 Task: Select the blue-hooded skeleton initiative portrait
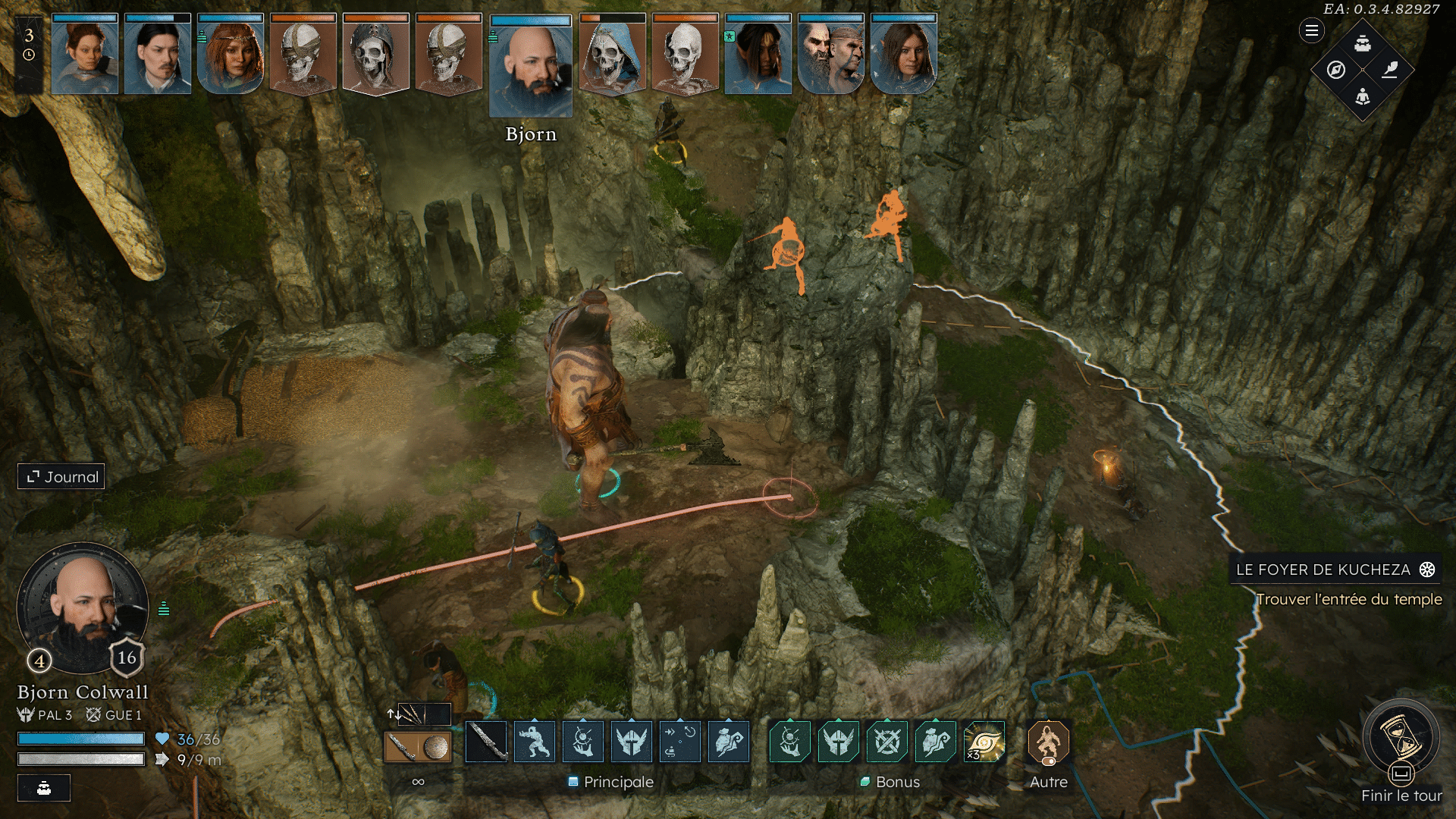point(612,55)
